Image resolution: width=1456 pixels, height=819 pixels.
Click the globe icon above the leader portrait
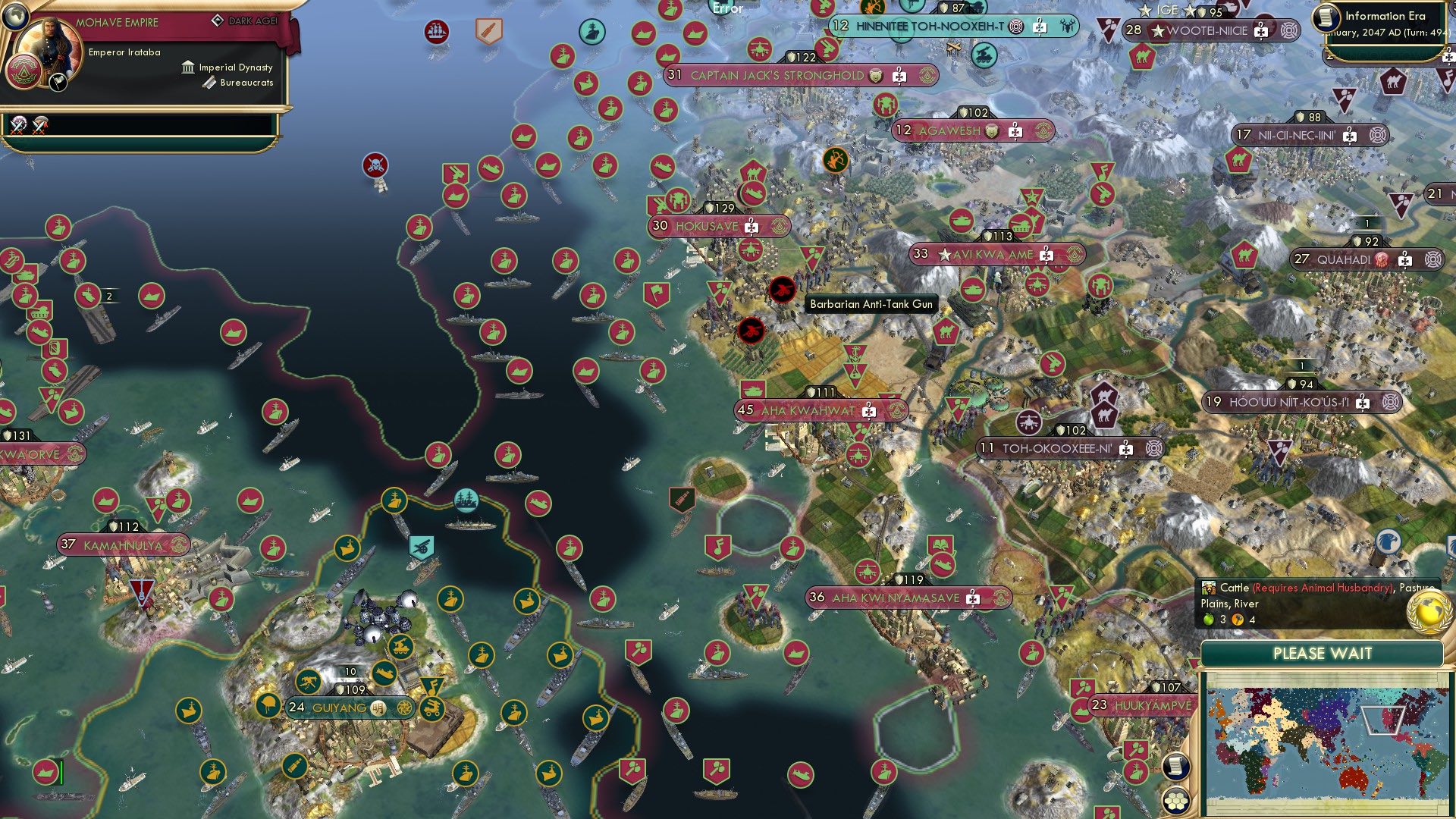point(15,18)
